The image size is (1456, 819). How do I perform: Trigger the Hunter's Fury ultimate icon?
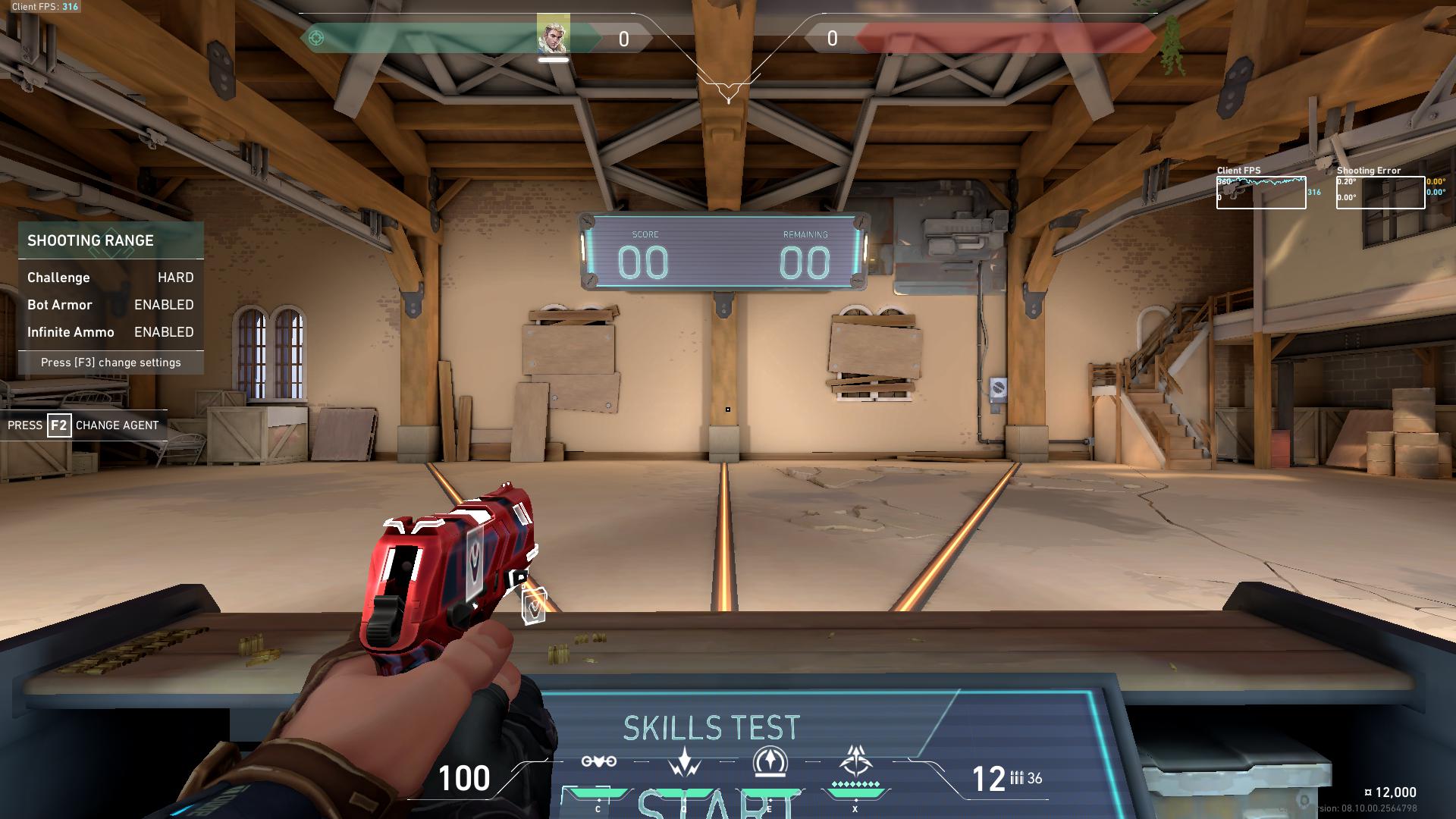[x=855, y=760]
